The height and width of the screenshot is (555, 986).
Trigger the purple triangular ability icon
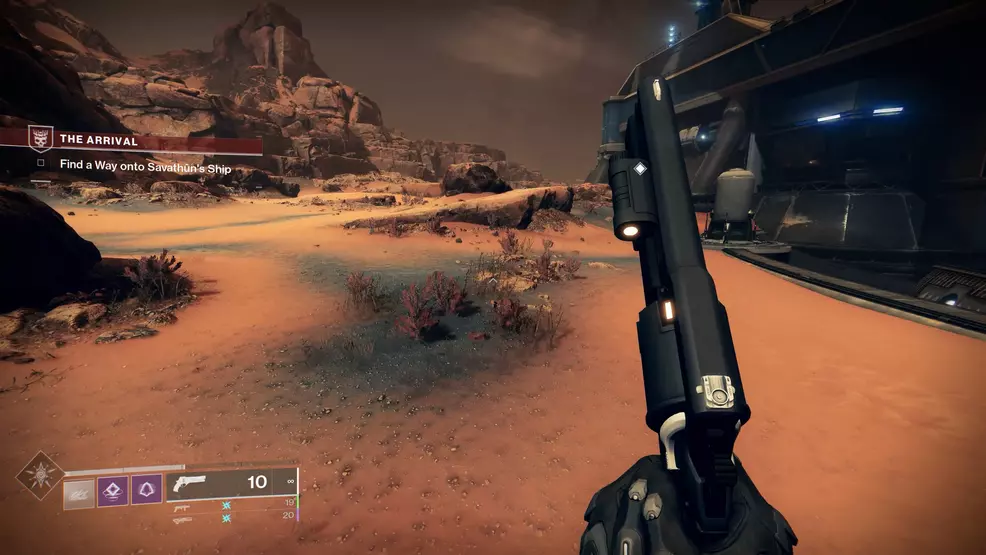[x=146, y=490]
